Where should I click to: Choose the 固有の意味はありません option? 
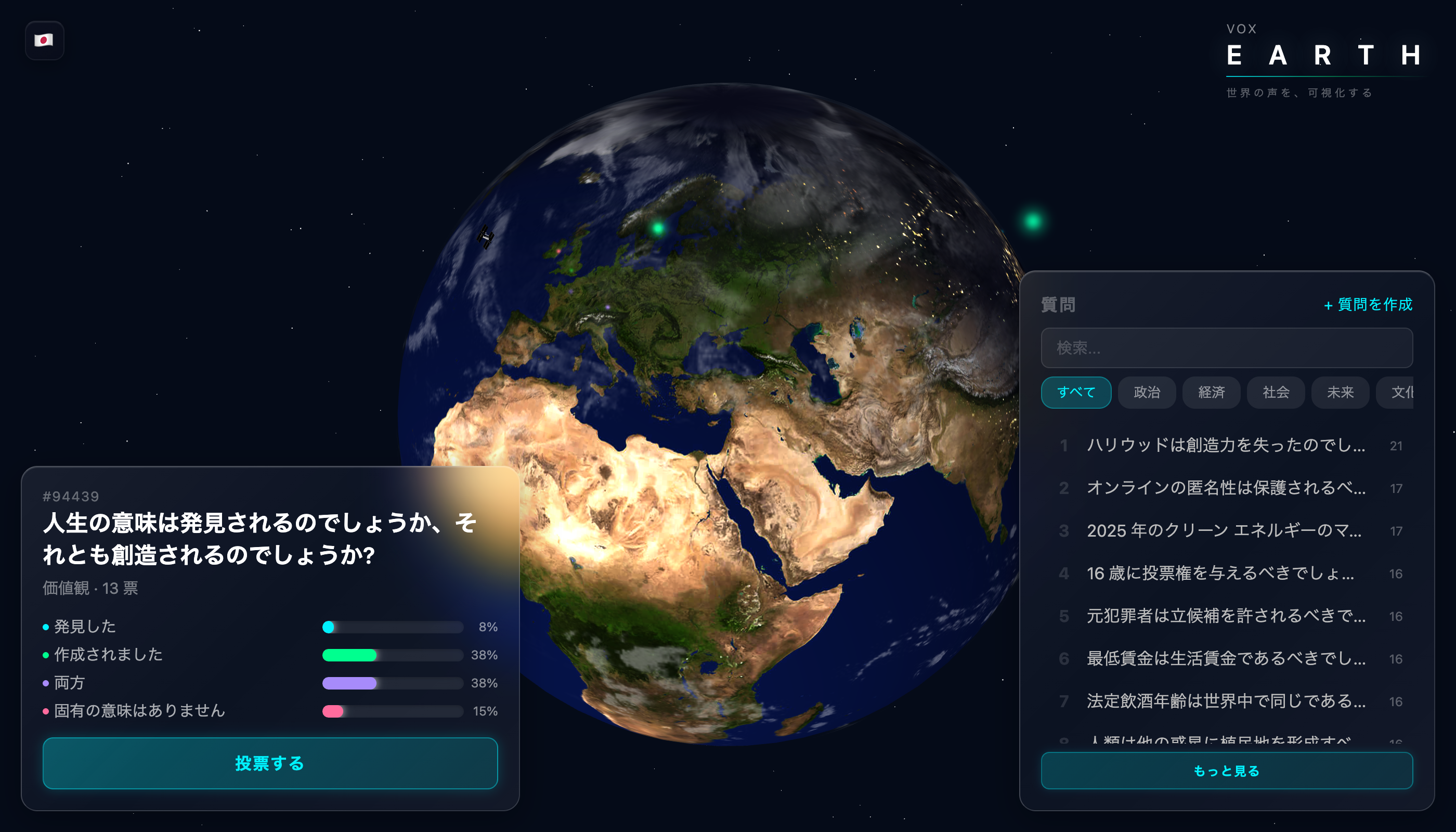138,710
